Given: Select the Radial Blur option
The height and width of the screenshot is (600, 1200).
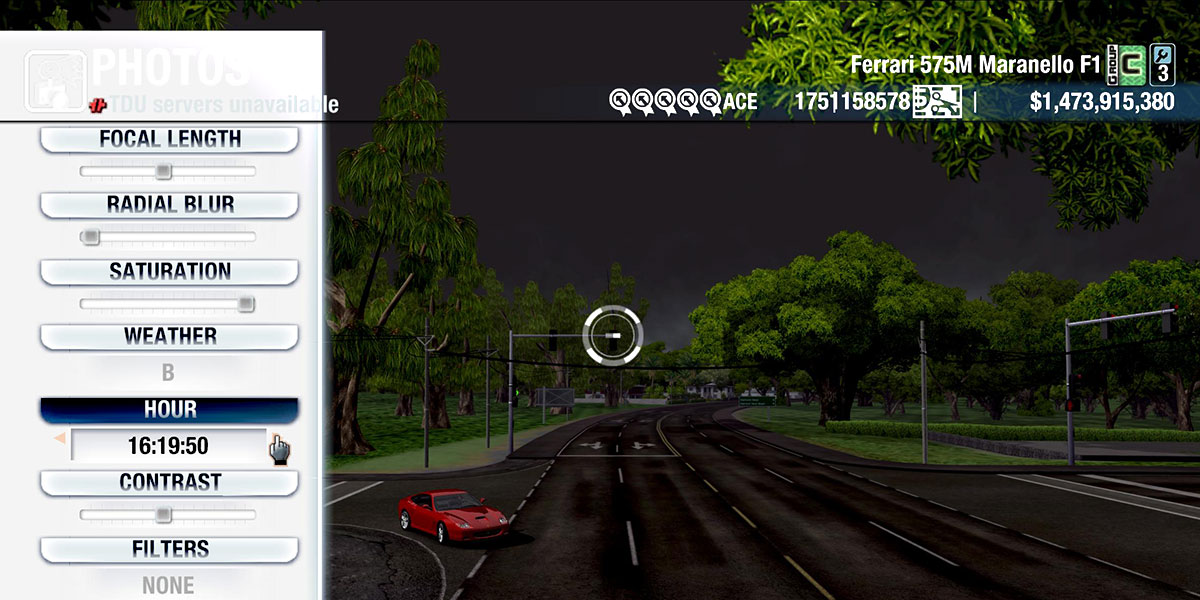Looking at the screenshot, I should point(169,205).
